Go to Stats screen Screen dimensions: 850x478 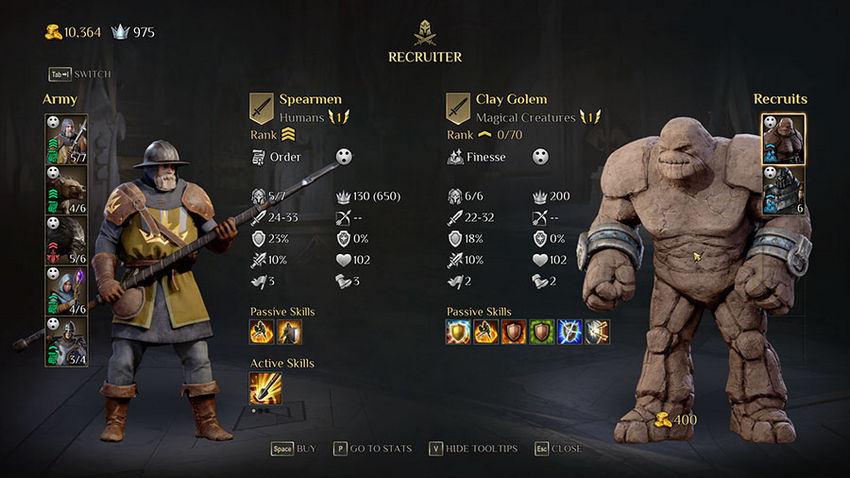(x=372, y=449)
